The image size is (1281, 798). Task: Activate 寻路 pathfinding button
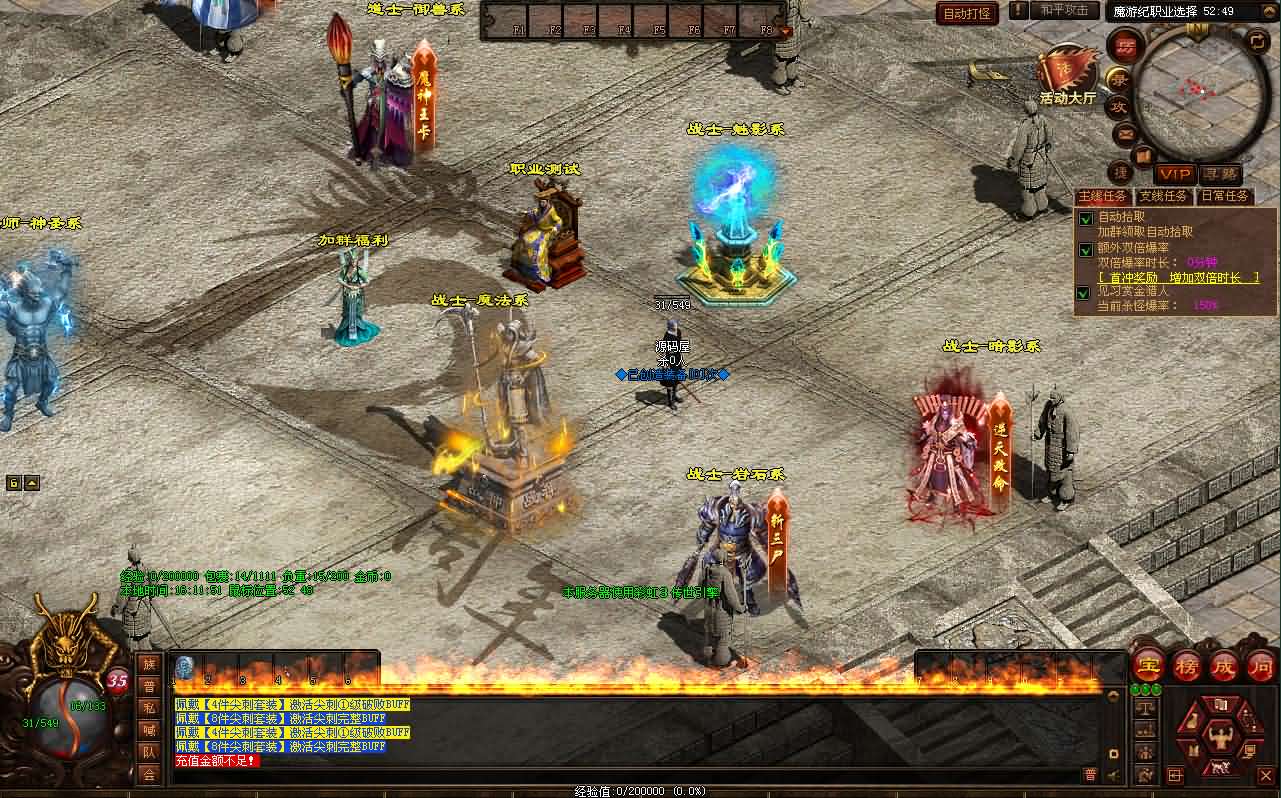[1219, 174]
